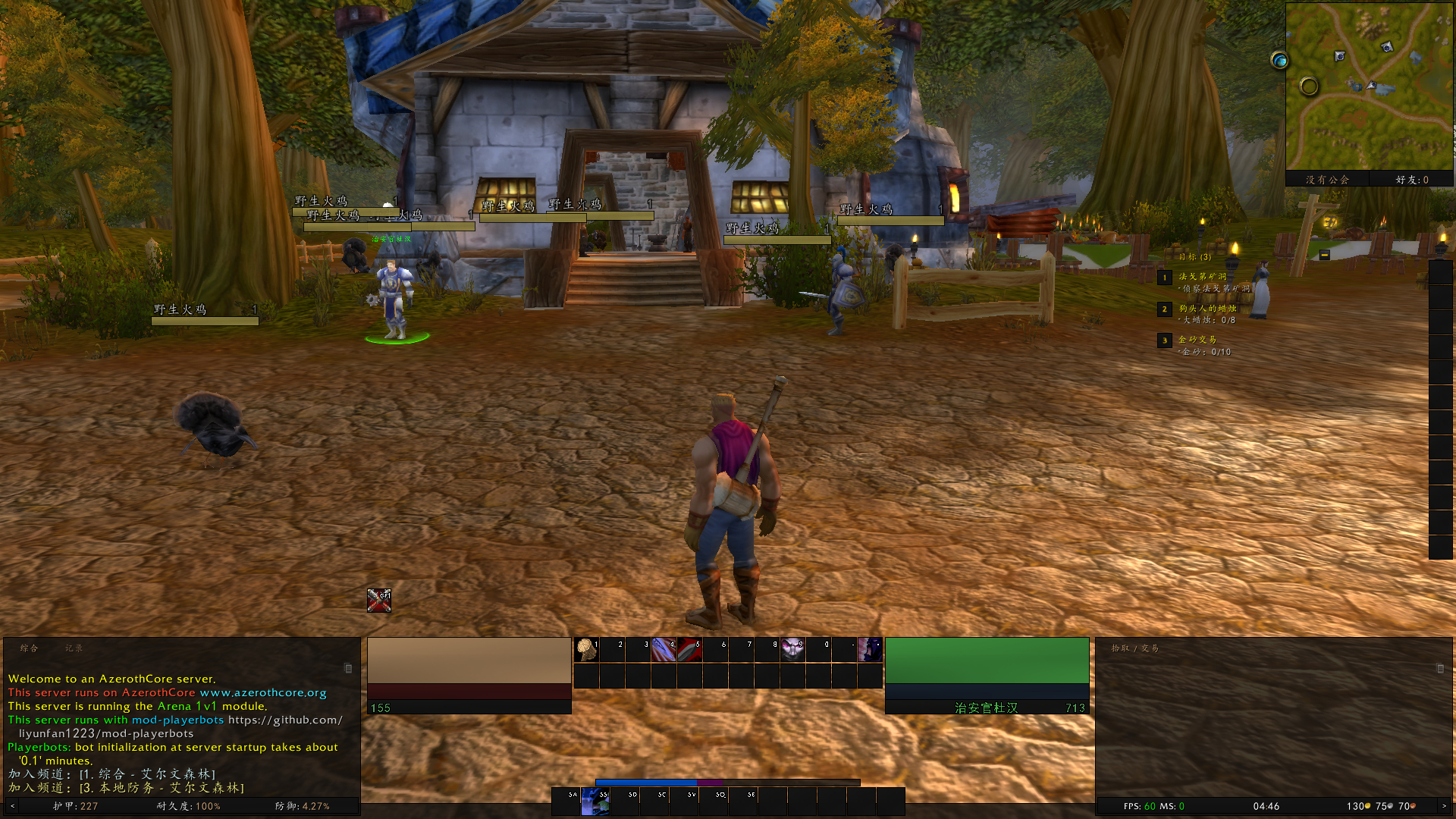This screenshot has width=1456, height=819.
Task: Switch to the 综合 chat tab
Action: coord(30,648)
